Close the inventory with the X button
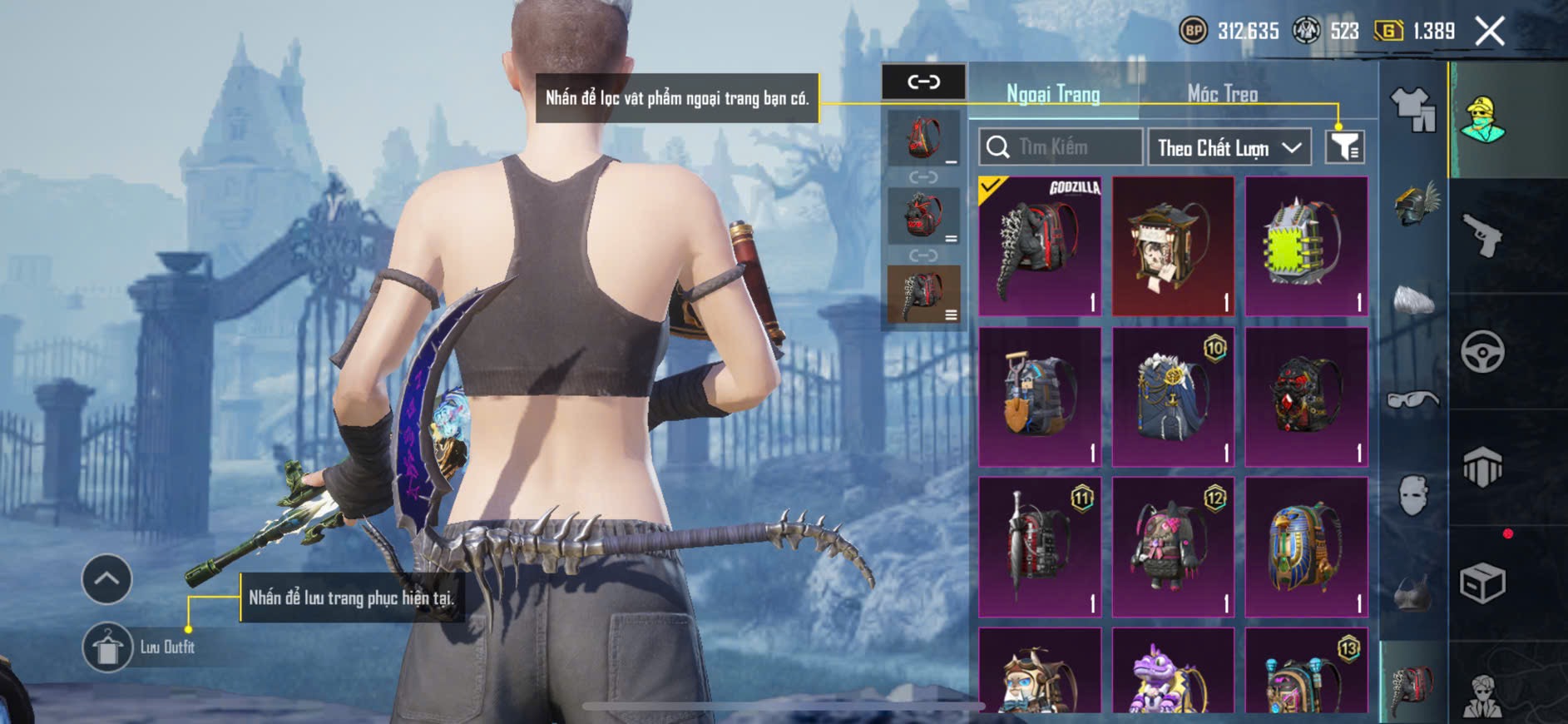 (x=1489, y=32)
